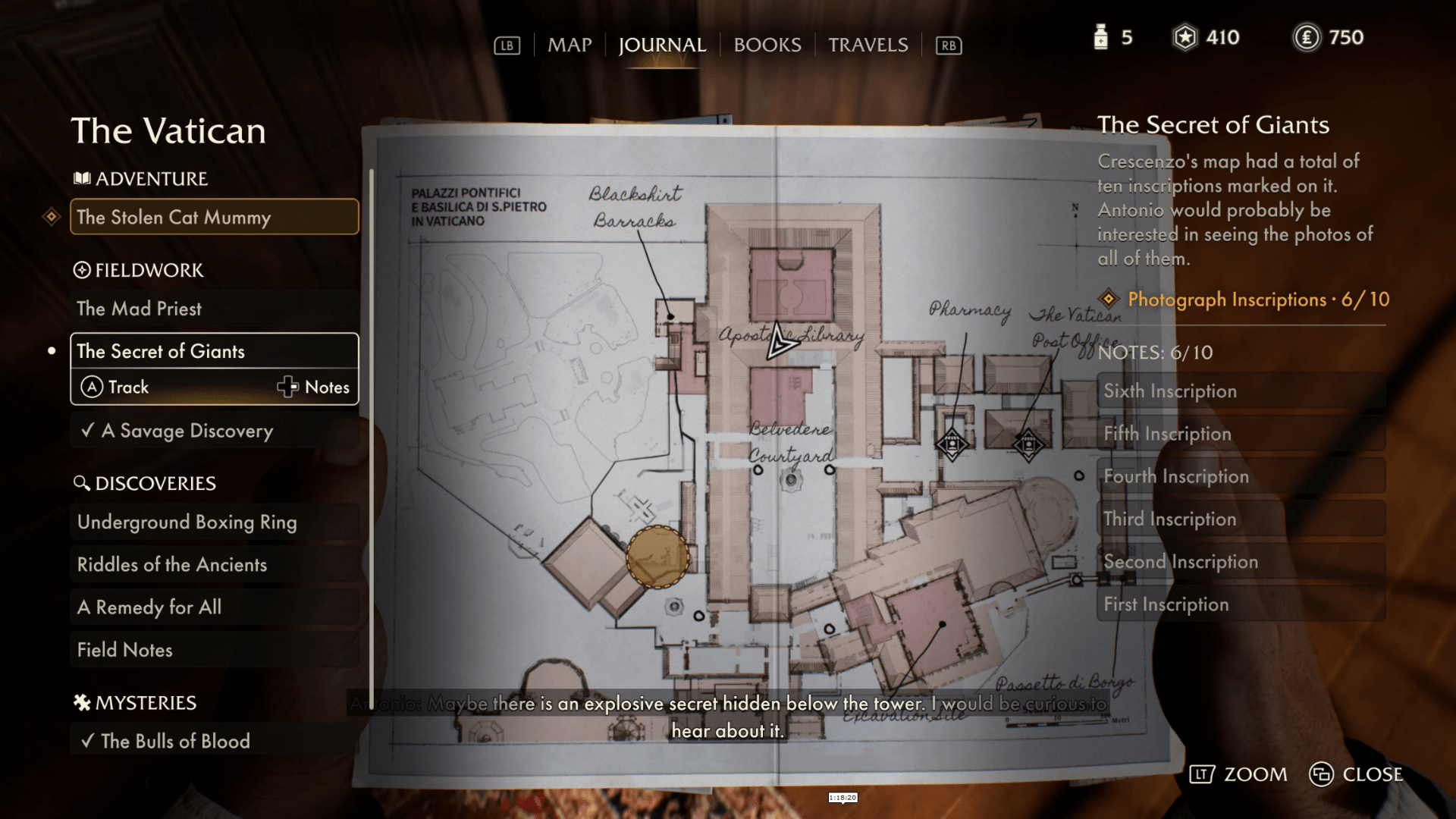View the Fourth Inscription note
1456x819 pixels.
1241,476
